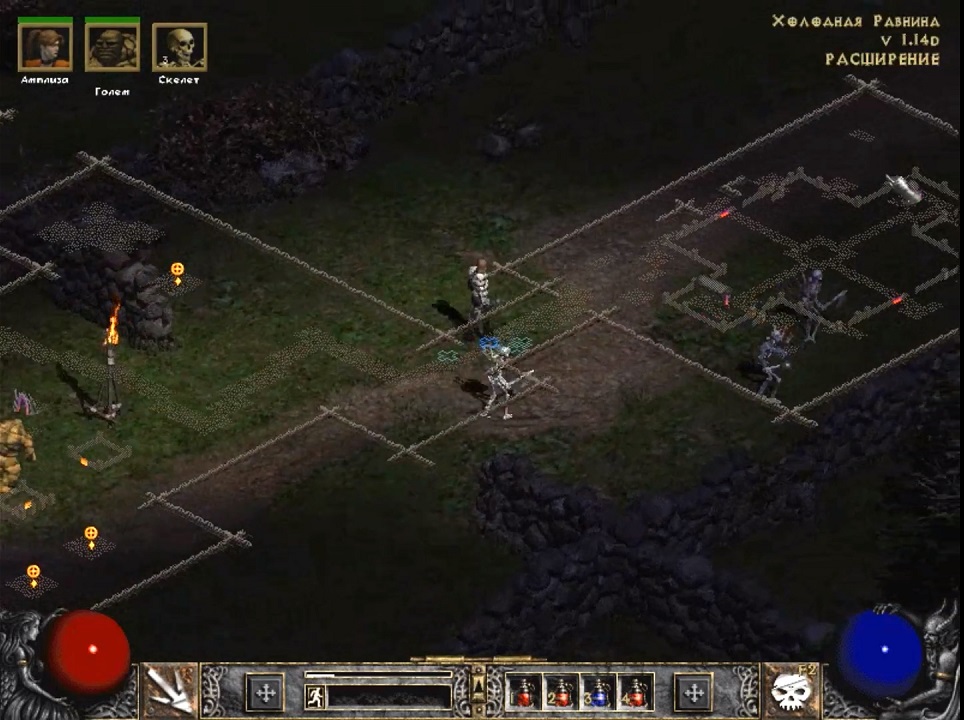Use the blue mana potion in belt slot 3
Image resolution: width=964 pixels, height=720 pixels.
597,692
